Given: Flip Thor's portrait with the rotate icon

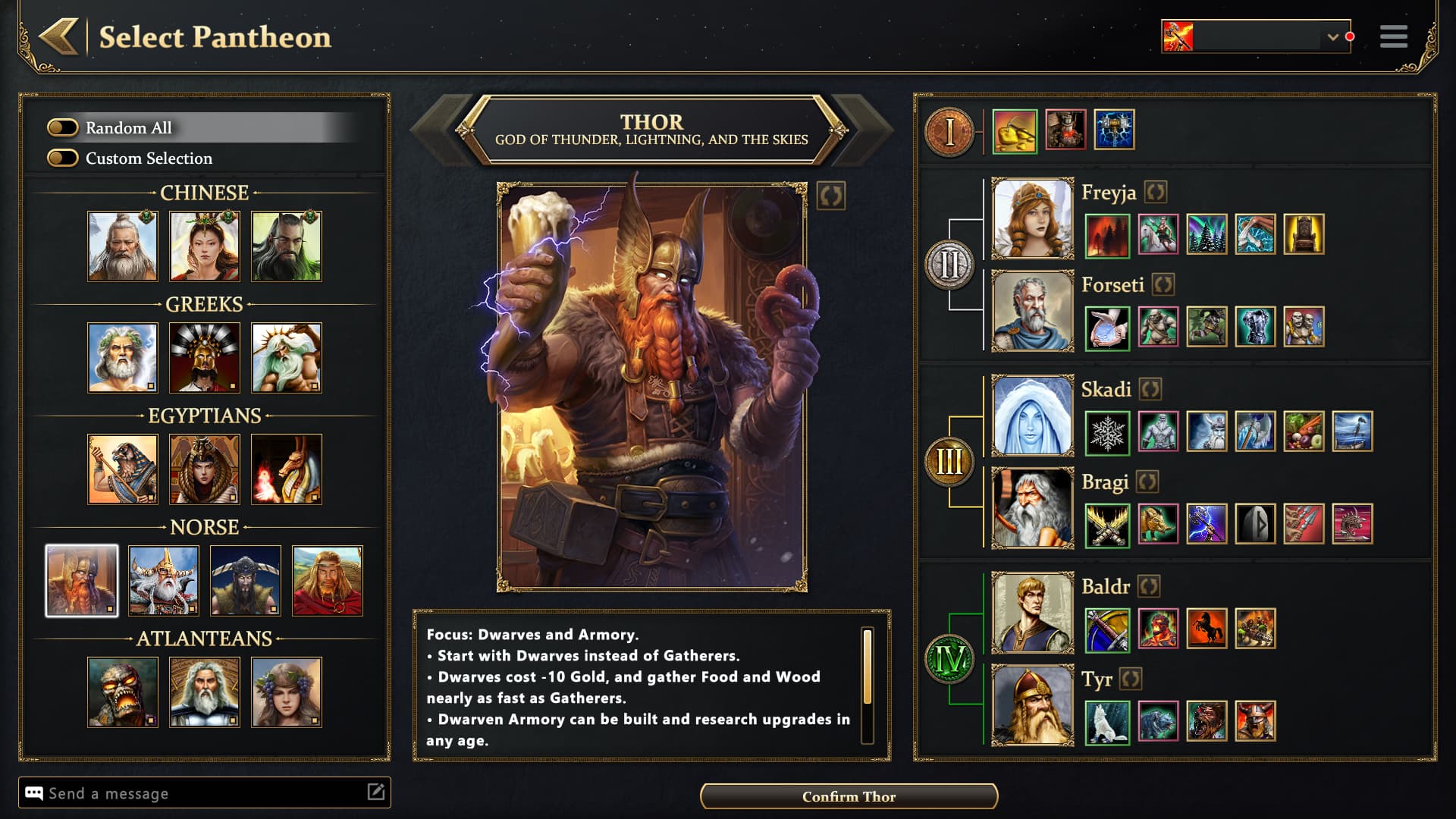Looking at the screenshot, I should click(x=831, y=196).
